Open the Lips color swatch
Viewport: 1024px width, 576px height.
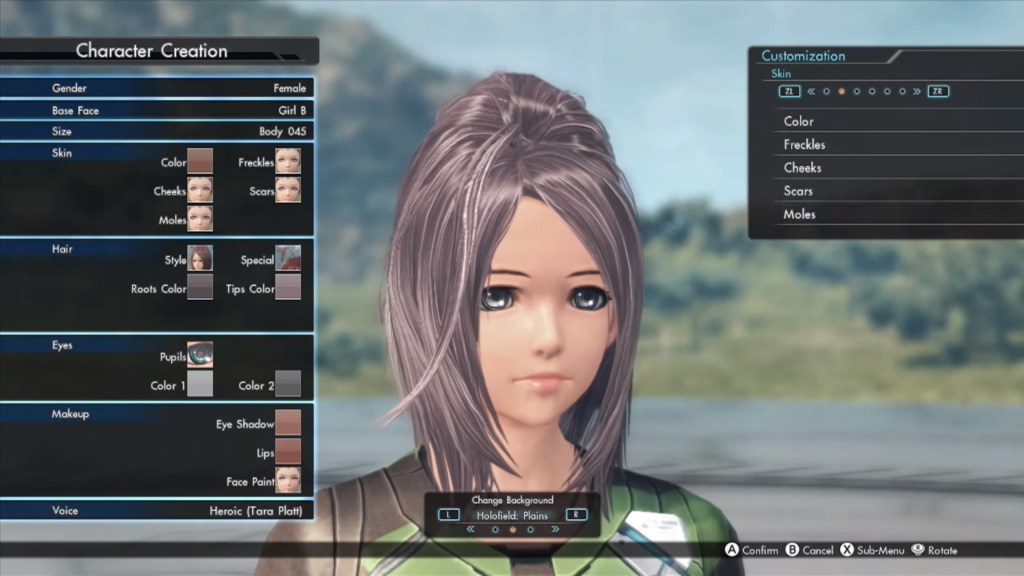288,452
